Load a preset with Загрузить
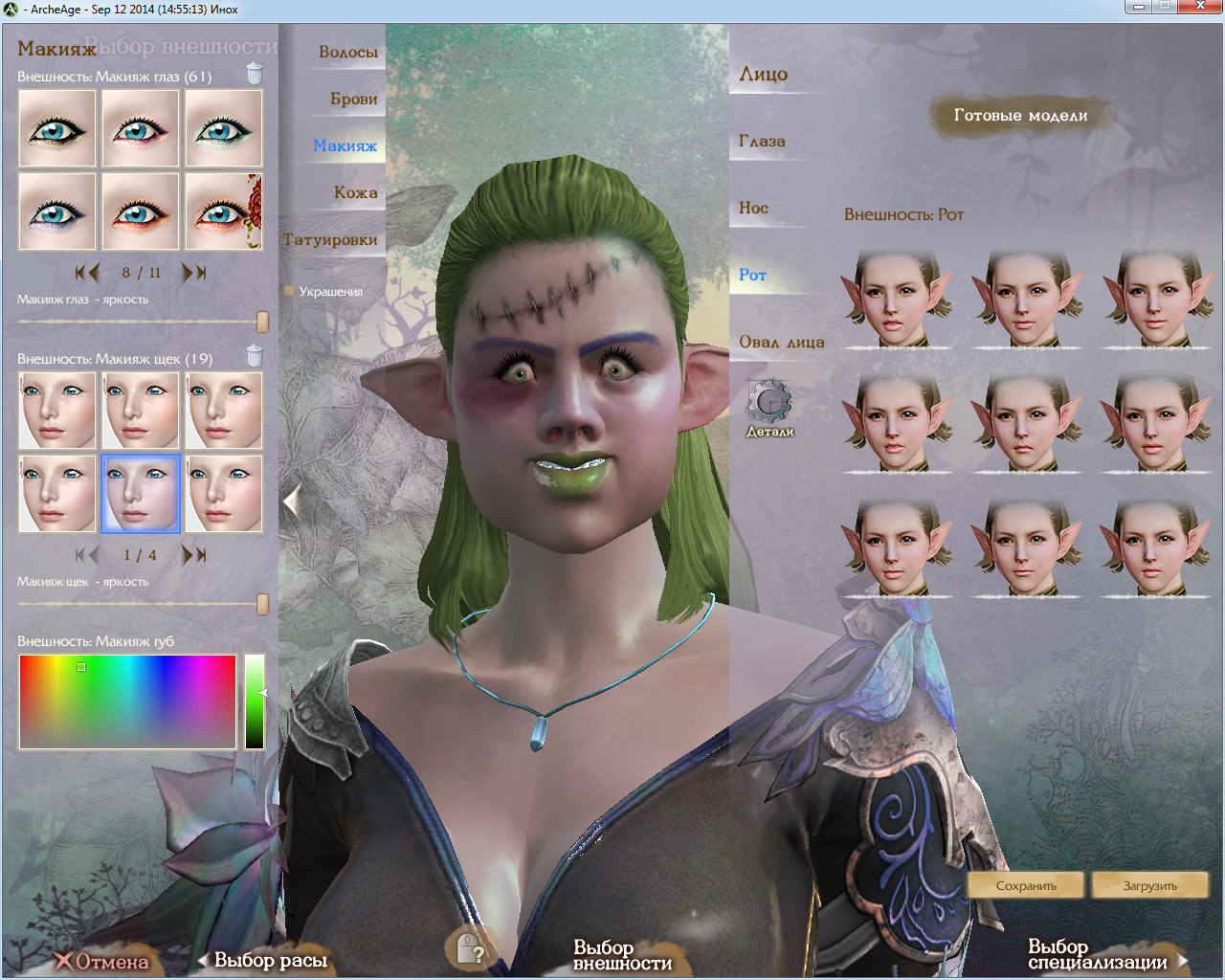This screenshot has height=980, width=1225. pos(1149,885)
